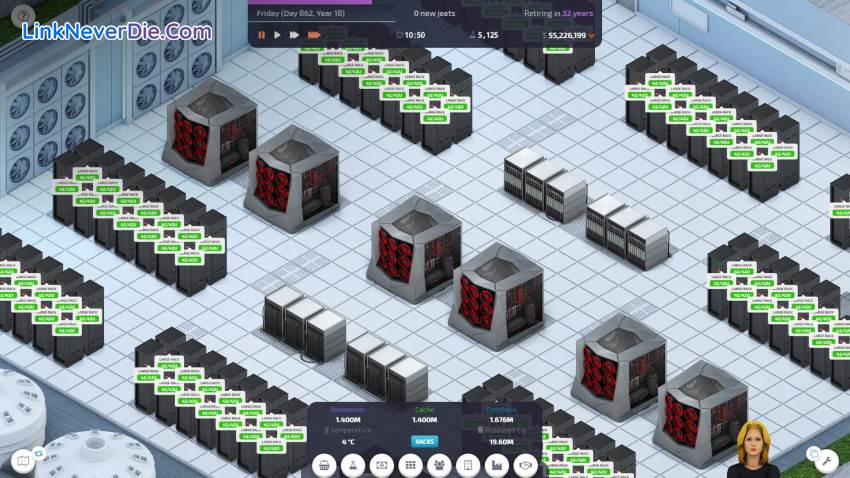
Task: Open the document page menu
Action: coord(467,465)
